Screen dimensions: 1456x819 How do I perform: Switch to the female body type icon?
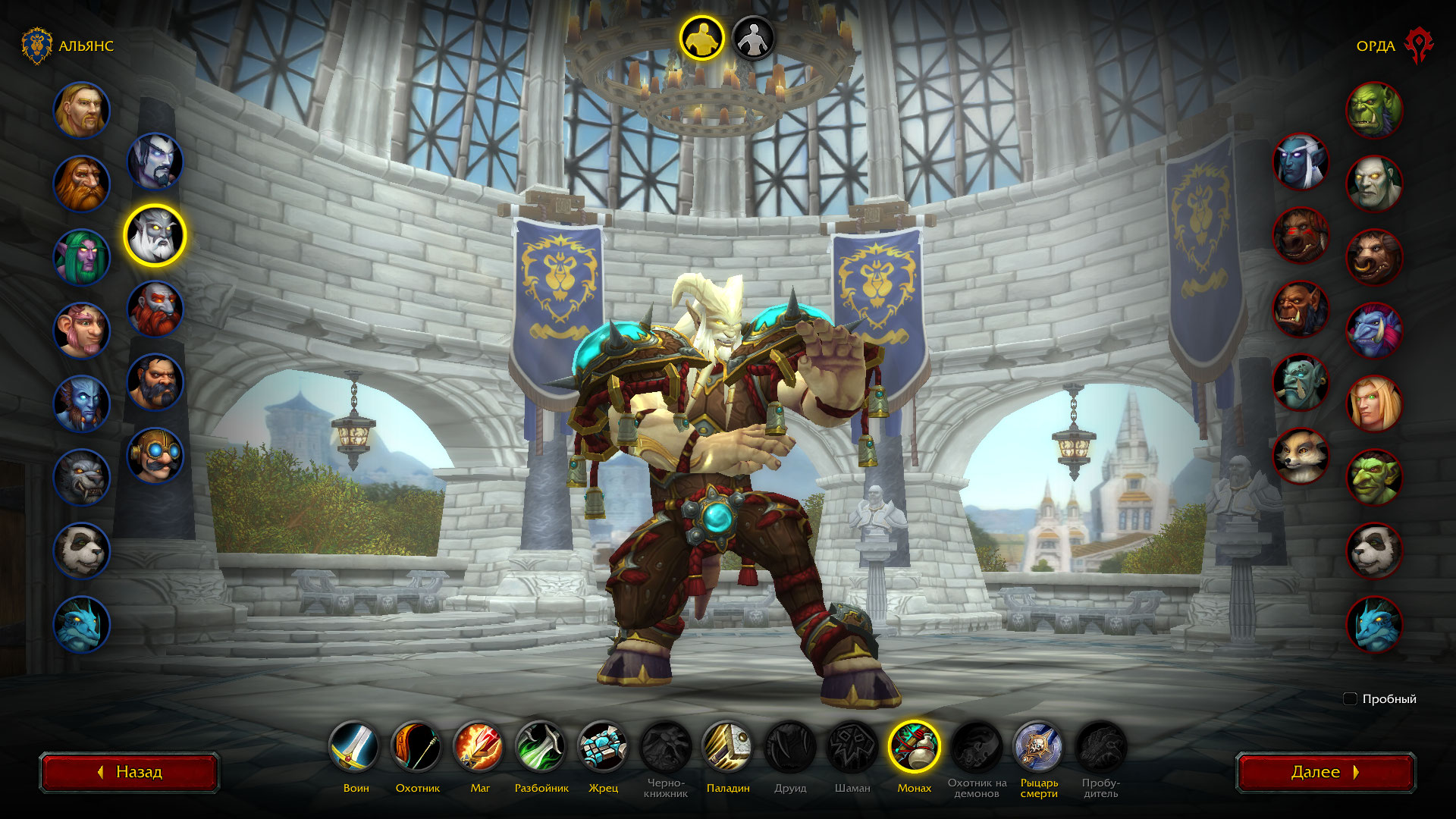tap(753, 38)
